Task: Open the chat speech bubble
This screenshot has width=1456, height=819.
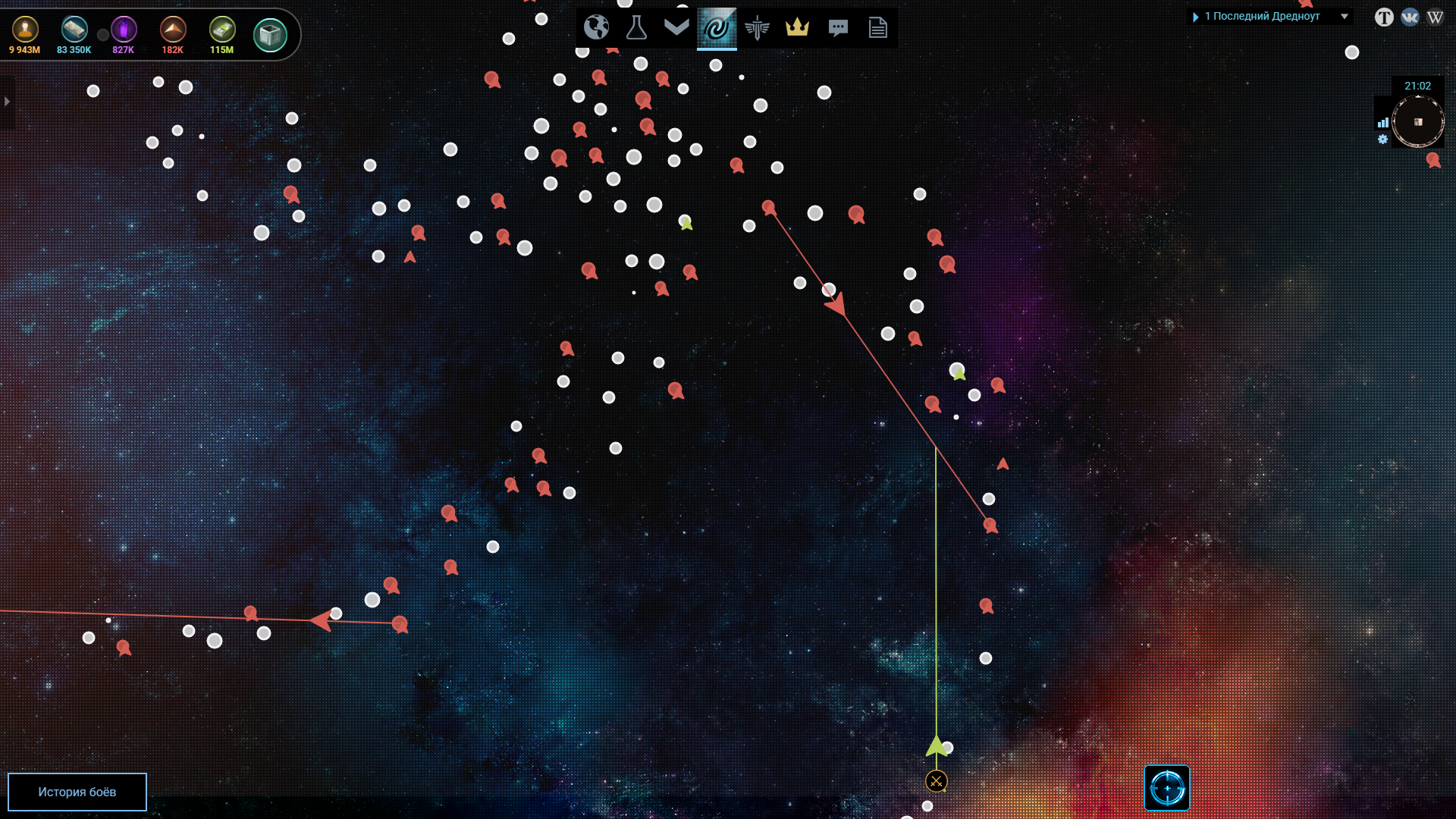Action: pyautogui.click(x=838, y=28)
